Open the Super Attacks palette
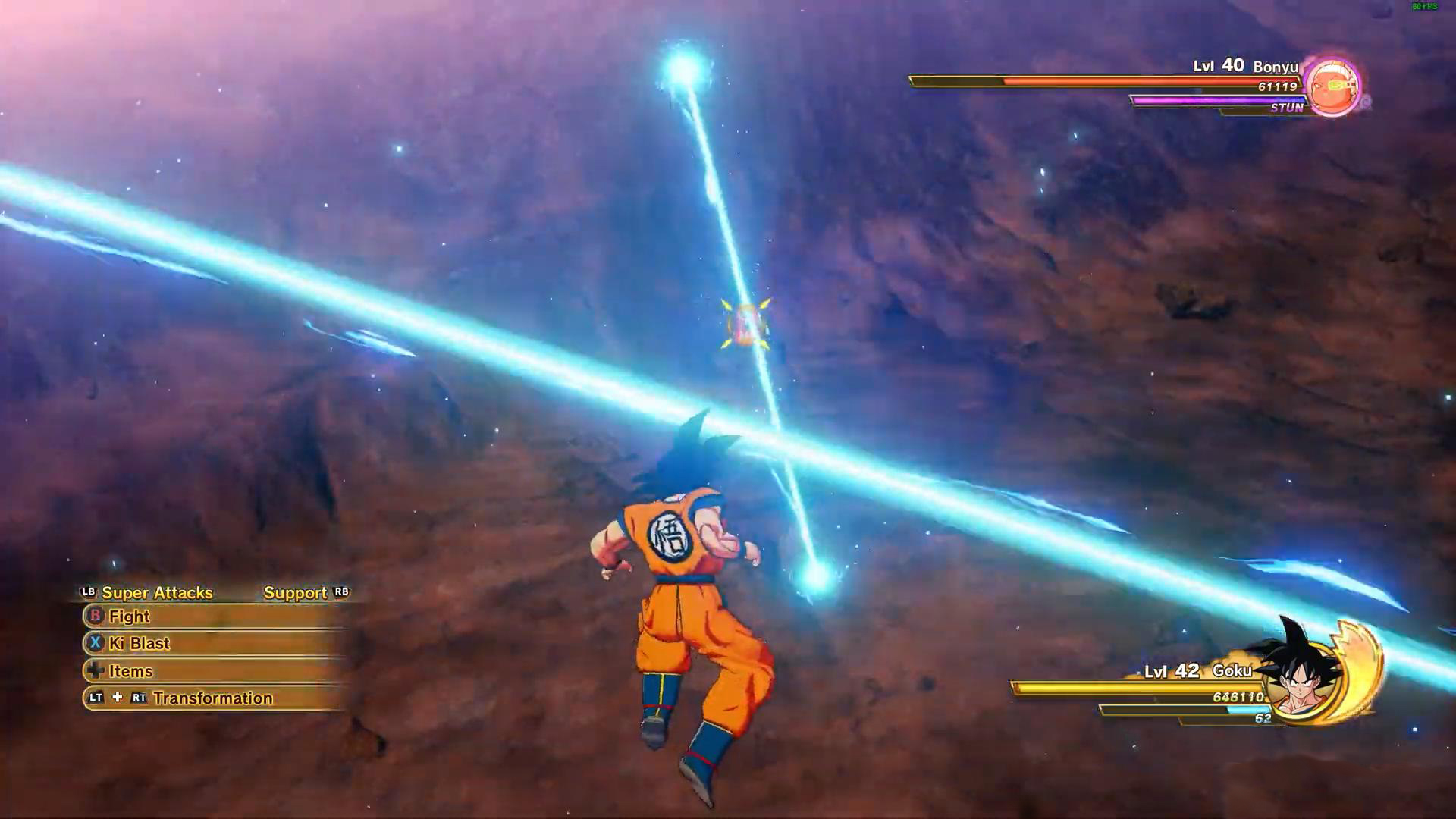 click(156, 593)
